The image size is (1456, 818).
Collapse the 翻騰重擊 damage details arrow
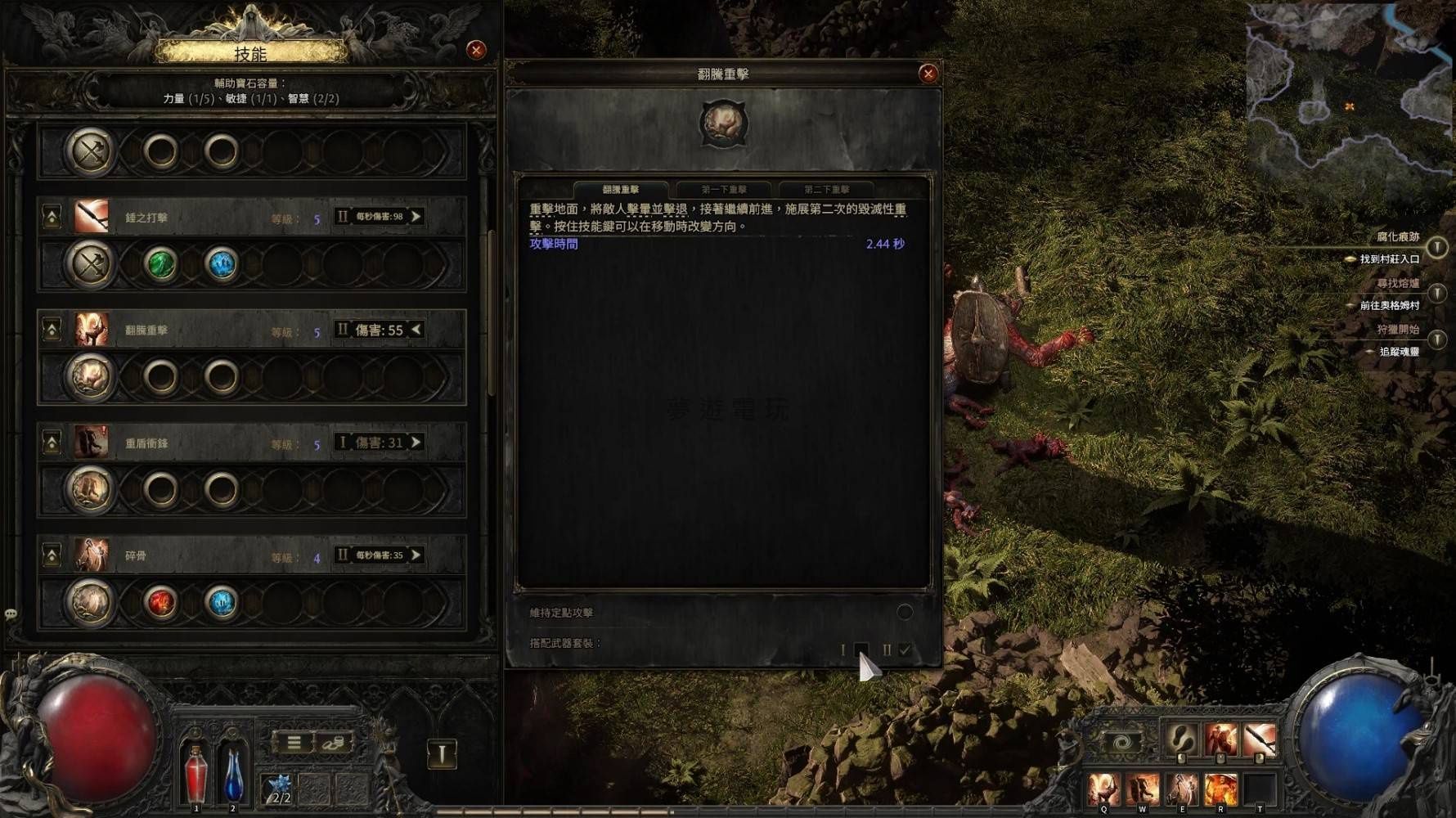416,330
